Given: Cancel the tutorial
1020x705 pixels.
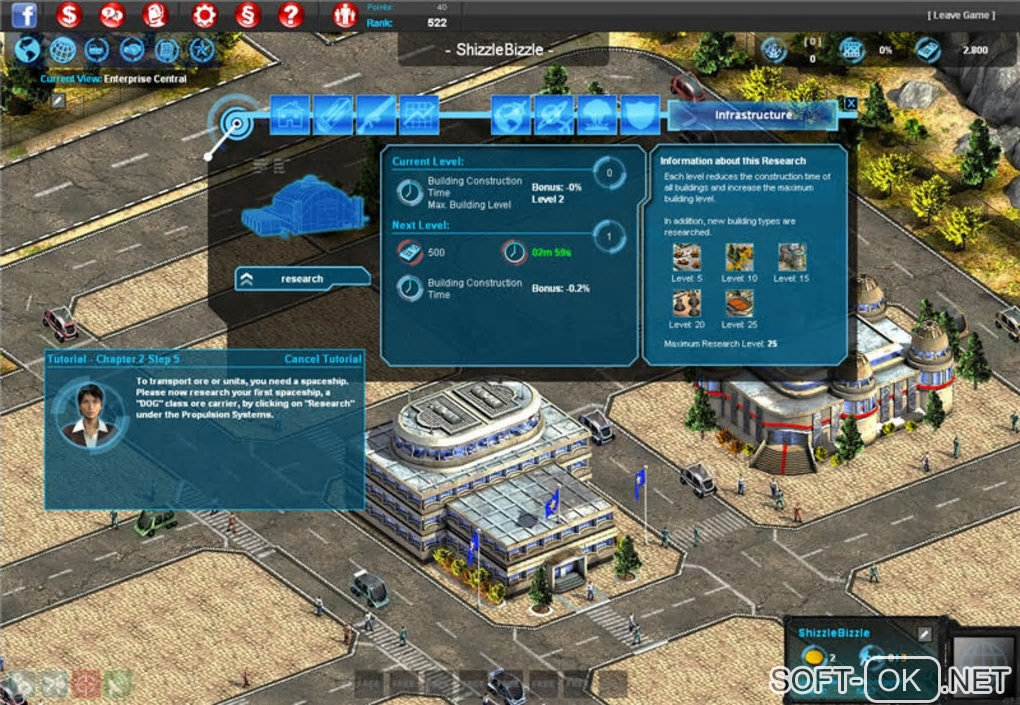Looking at the screenshot, I should (322, 359).
